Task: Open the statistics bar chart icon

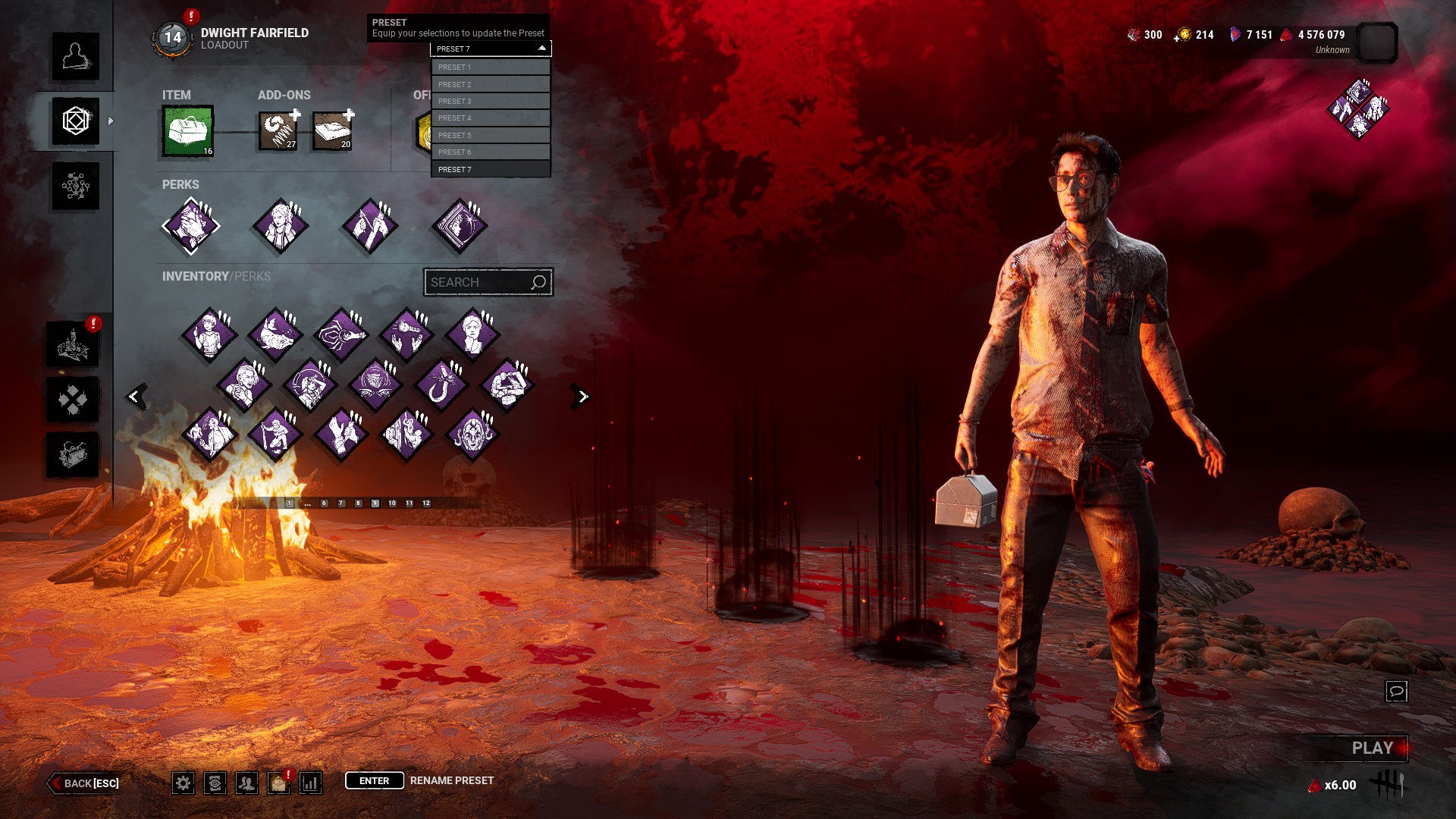Action: click(x=311, y=783)
